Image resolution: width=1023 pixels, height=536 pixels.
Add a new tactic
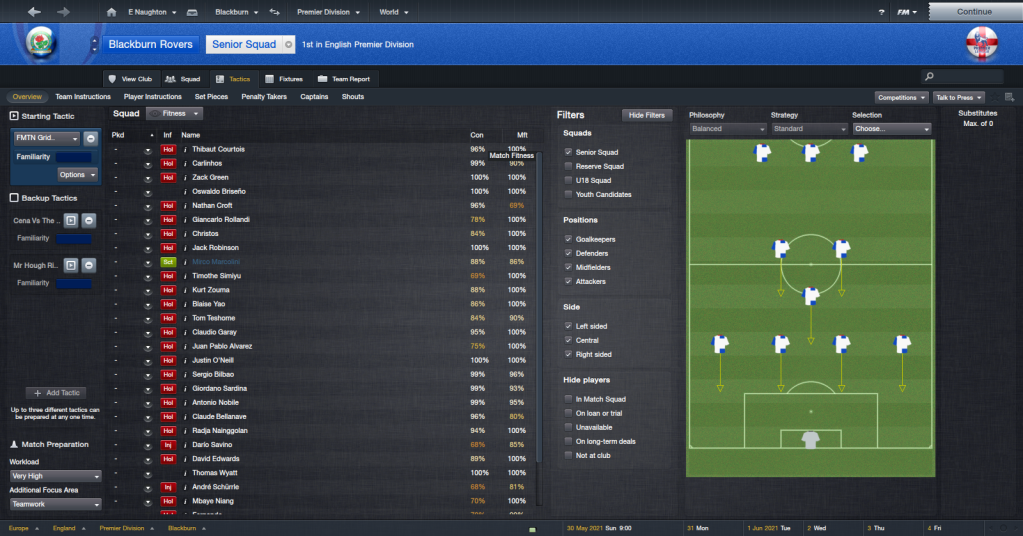click(56, 393)
